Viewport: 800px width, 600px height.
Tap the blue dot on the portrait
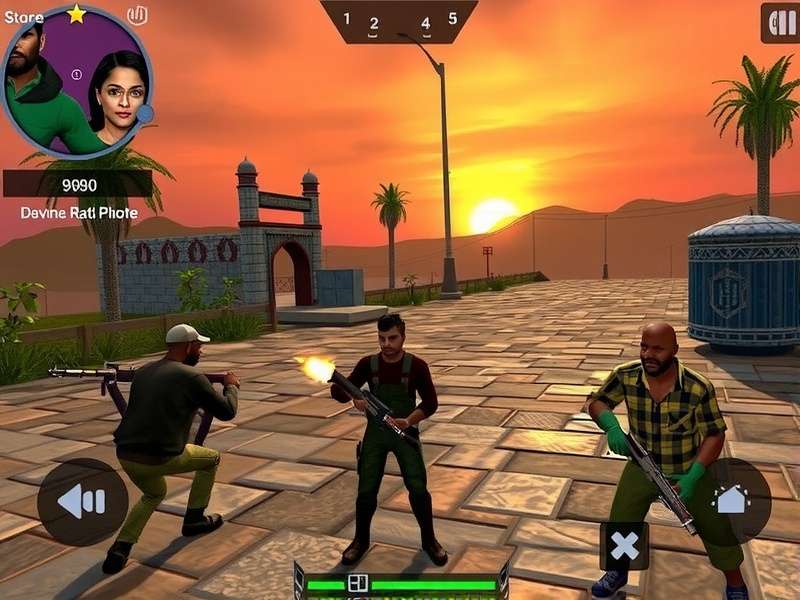[145, 114]
